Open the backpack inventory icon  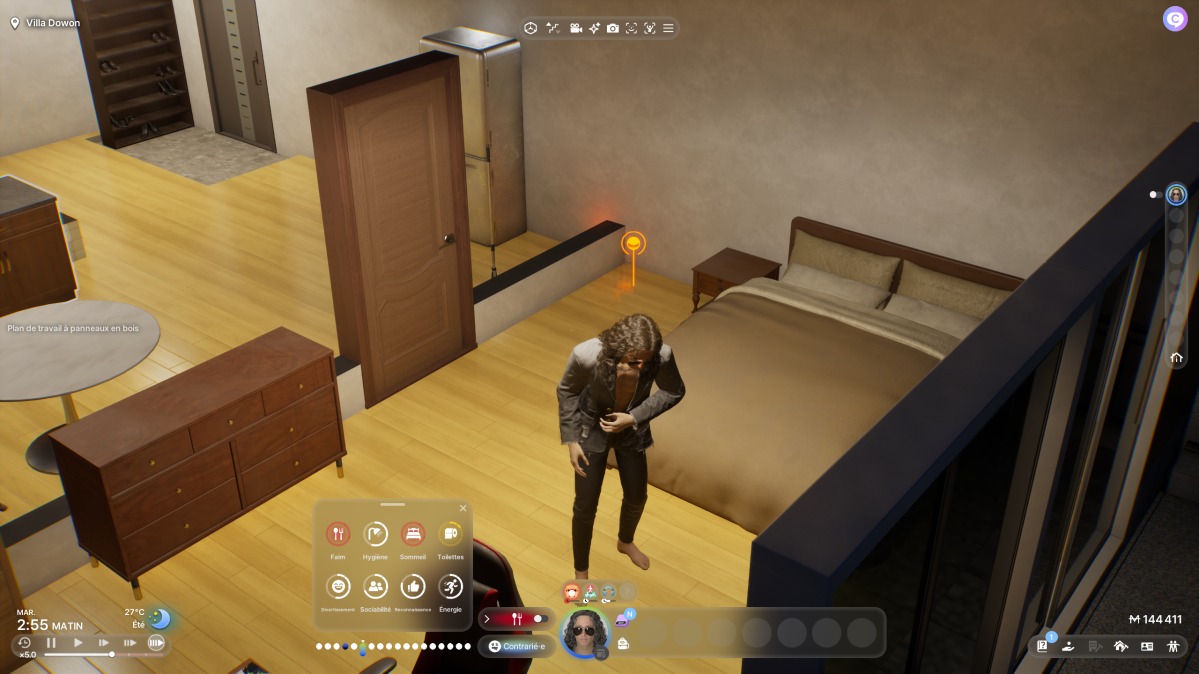point(624,645)
